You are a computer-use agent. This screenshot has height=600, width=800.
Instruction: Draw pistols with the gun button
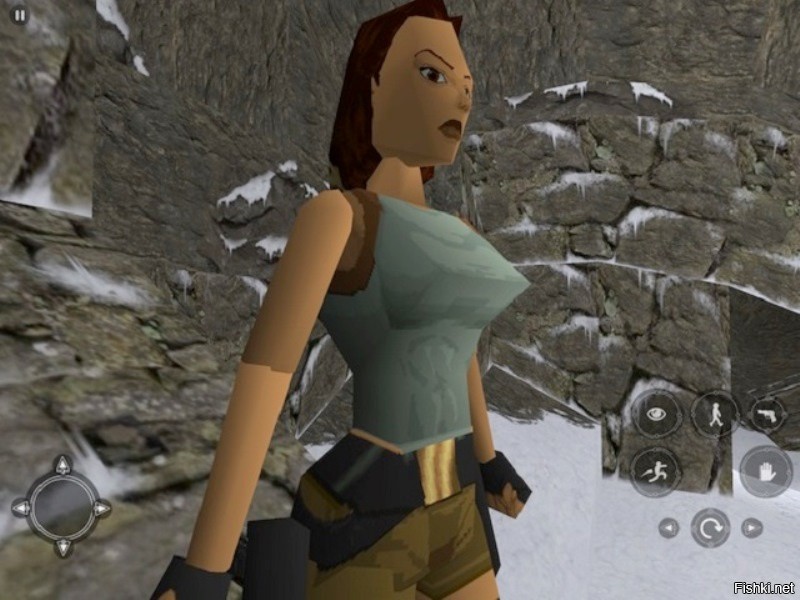(x=768, y=413)
